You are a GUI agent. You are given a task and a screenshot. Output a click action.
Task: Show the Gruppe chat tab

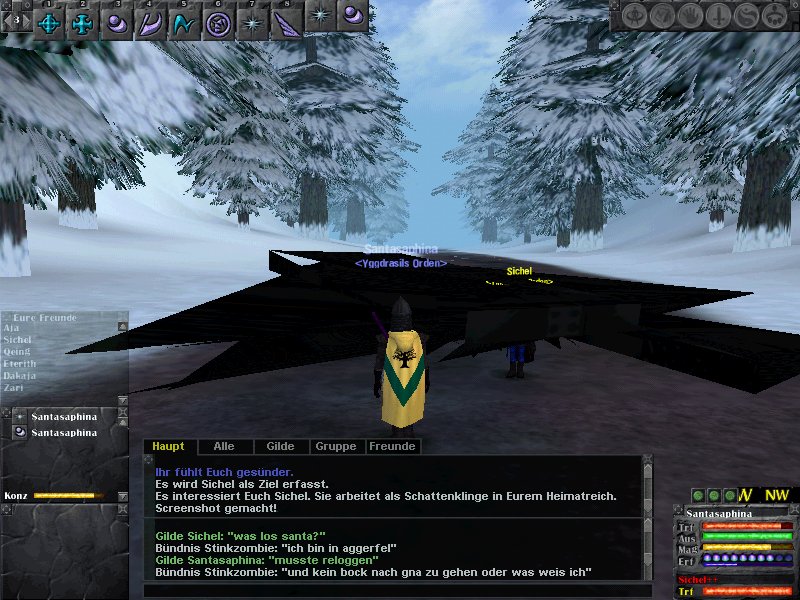[x=335, y=447]
